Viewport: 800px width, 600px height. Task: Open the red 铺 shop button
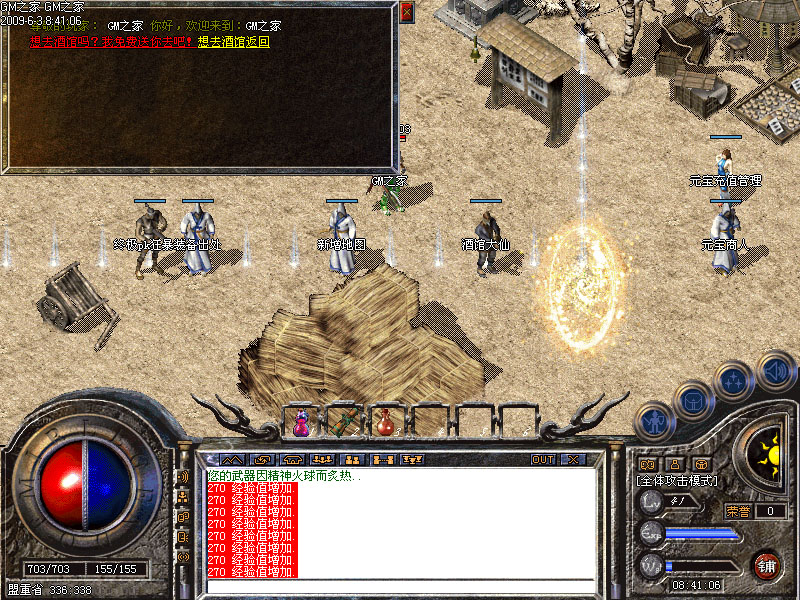coord(767,565)
